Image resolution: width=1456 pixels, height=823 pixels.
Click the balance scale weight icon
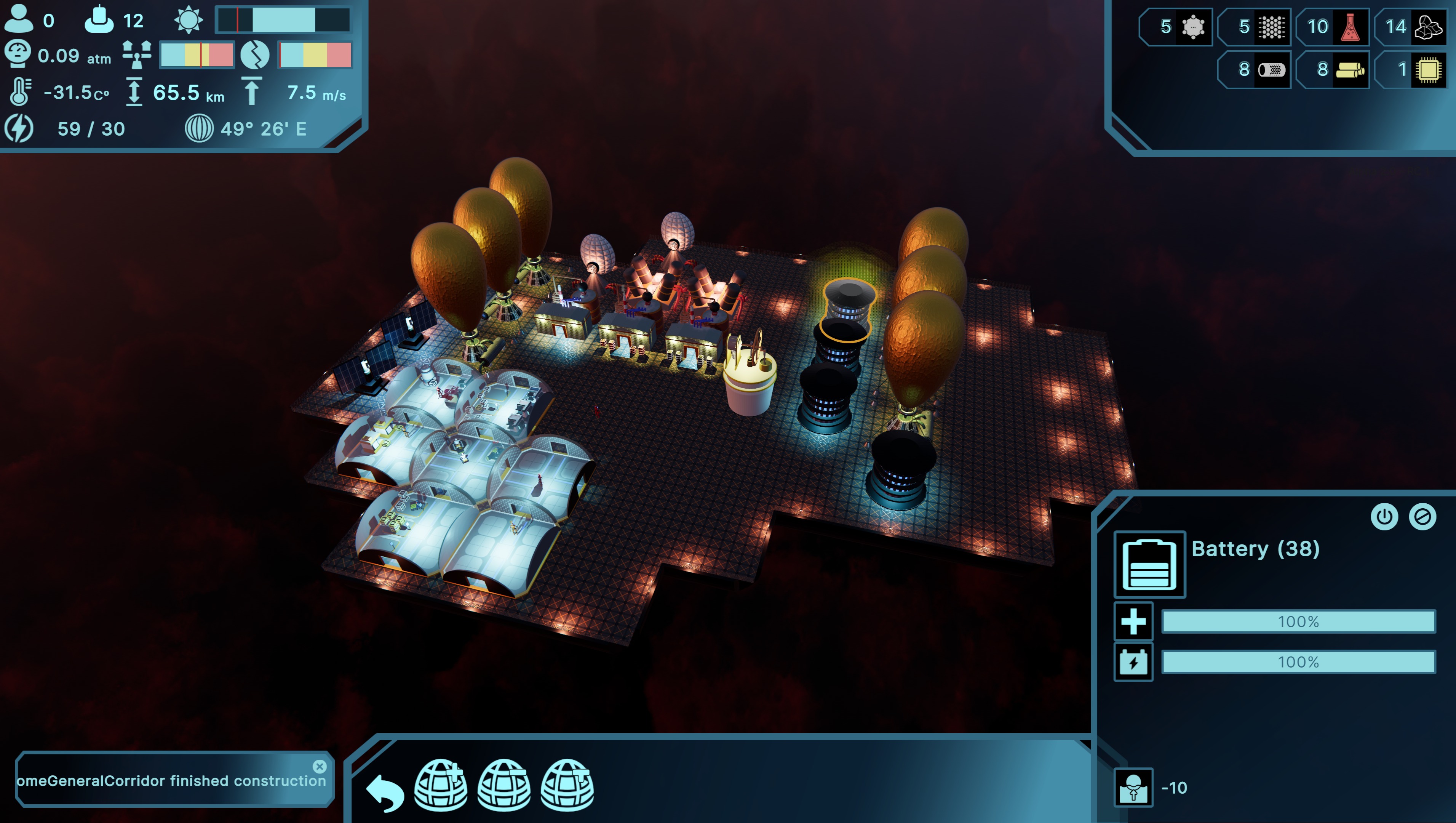coord(137,55)
